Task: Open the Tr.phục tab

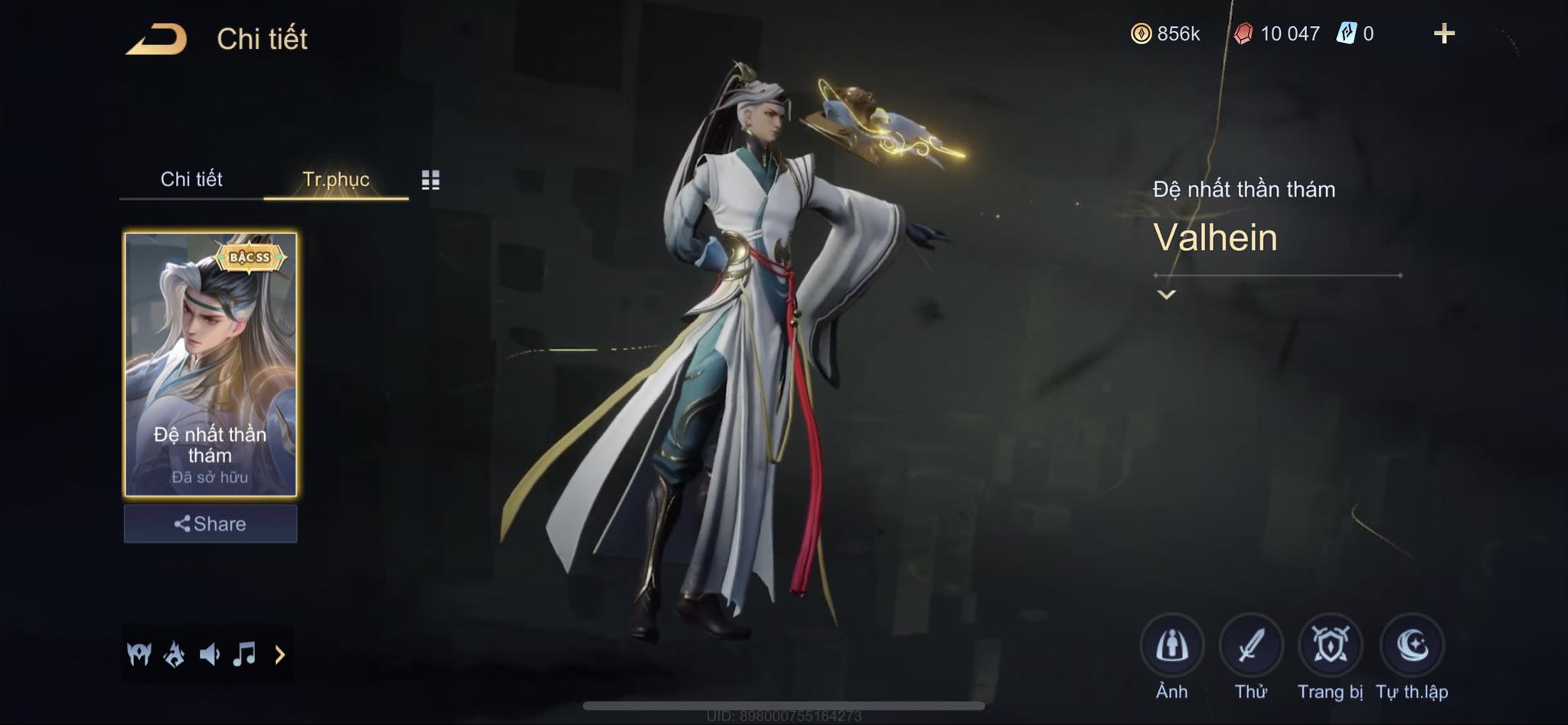Action: 336,179
